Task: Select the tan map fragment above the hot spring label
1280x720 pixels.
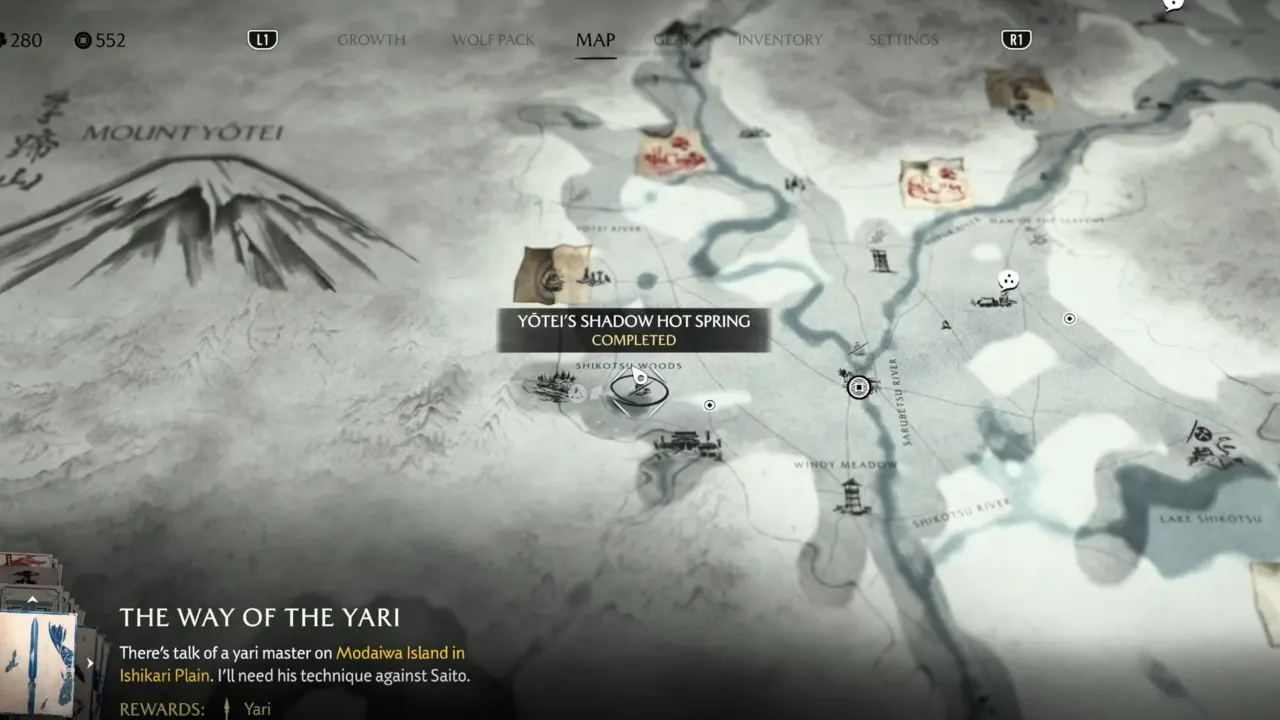Action: tap(551, 273)
